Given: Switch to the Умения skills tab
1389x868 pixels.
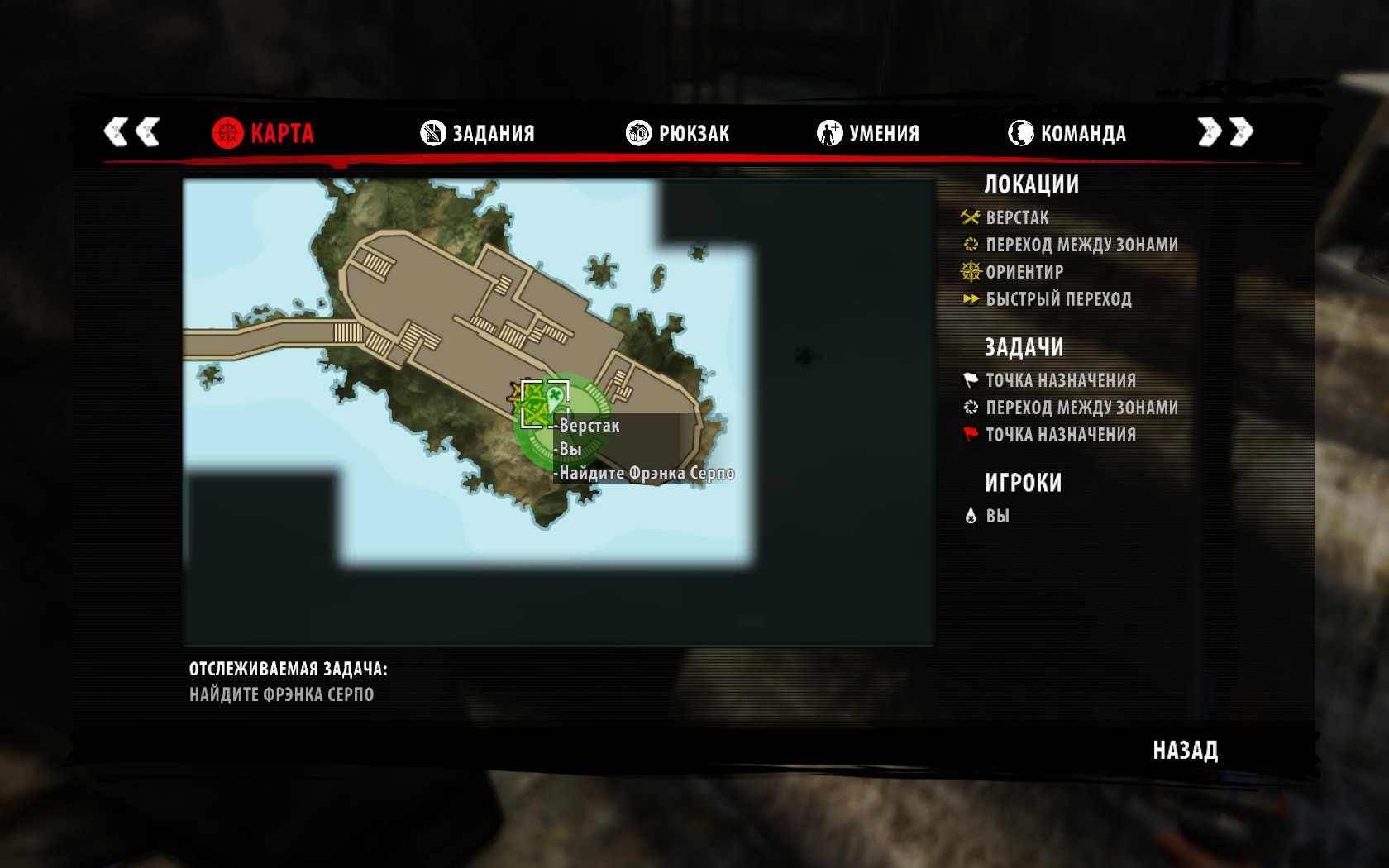Looking at the screenshot, I should click(868, 133).
